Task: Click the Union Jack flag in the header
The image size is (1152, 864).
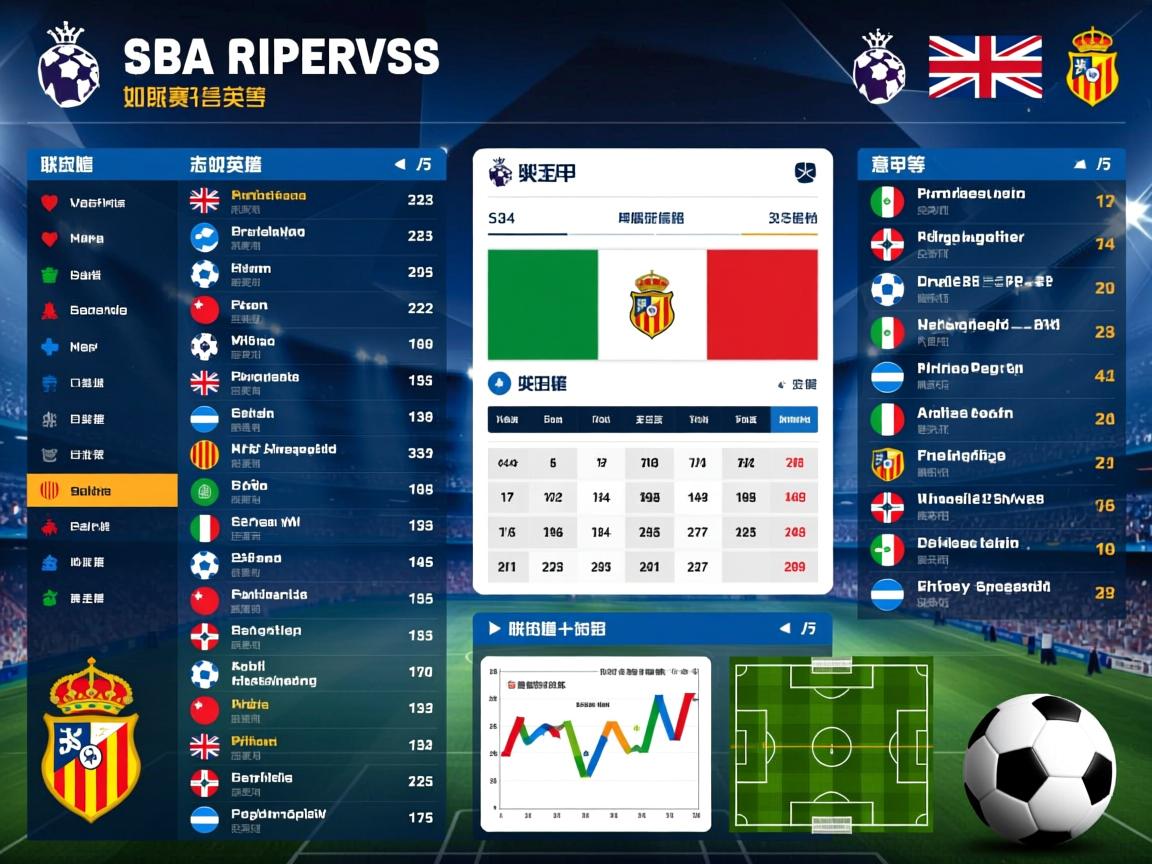Action: click(x=985, y=67)
